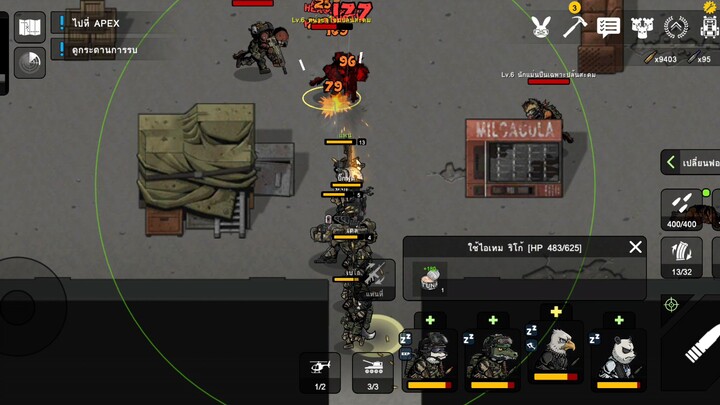
Task: Select the eagle squad member portrait
Action: pyautogui.click(x=556, y=358)
